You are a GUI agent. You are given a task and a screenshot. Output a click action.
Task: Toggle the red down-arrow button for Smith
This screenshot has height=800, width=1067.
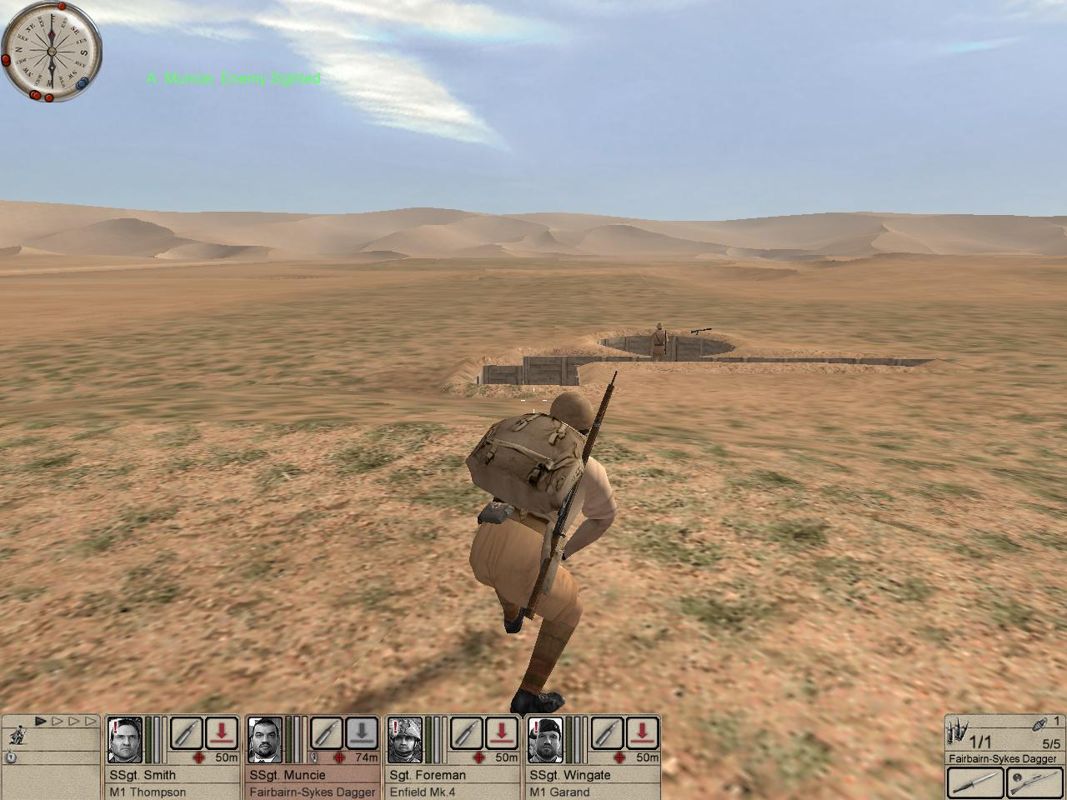point(221,733)
